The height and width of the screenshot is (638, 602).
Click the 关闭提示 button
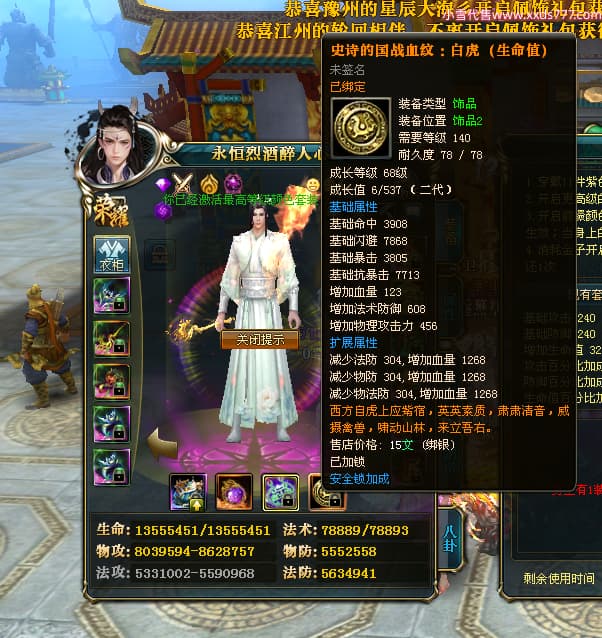pos(259,339)
